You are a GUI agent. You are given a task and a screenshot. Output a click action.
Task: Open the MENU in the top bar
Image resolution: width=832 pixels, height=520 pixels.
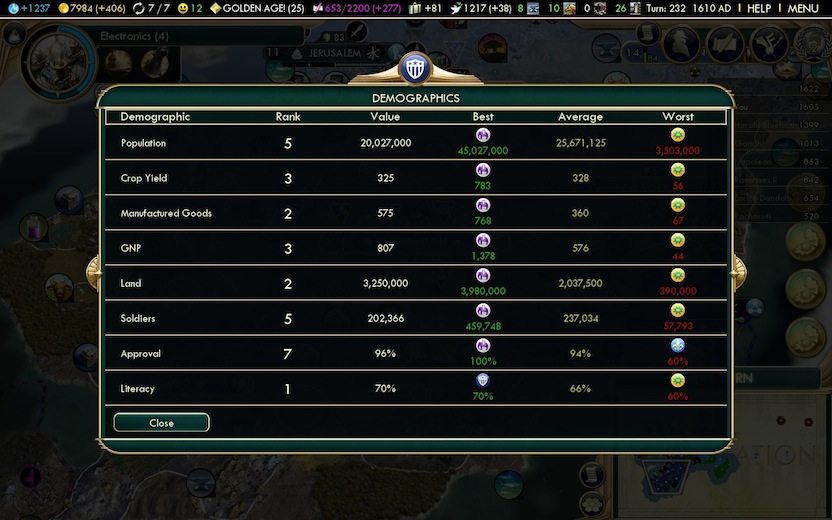click(x=803, y=8)
